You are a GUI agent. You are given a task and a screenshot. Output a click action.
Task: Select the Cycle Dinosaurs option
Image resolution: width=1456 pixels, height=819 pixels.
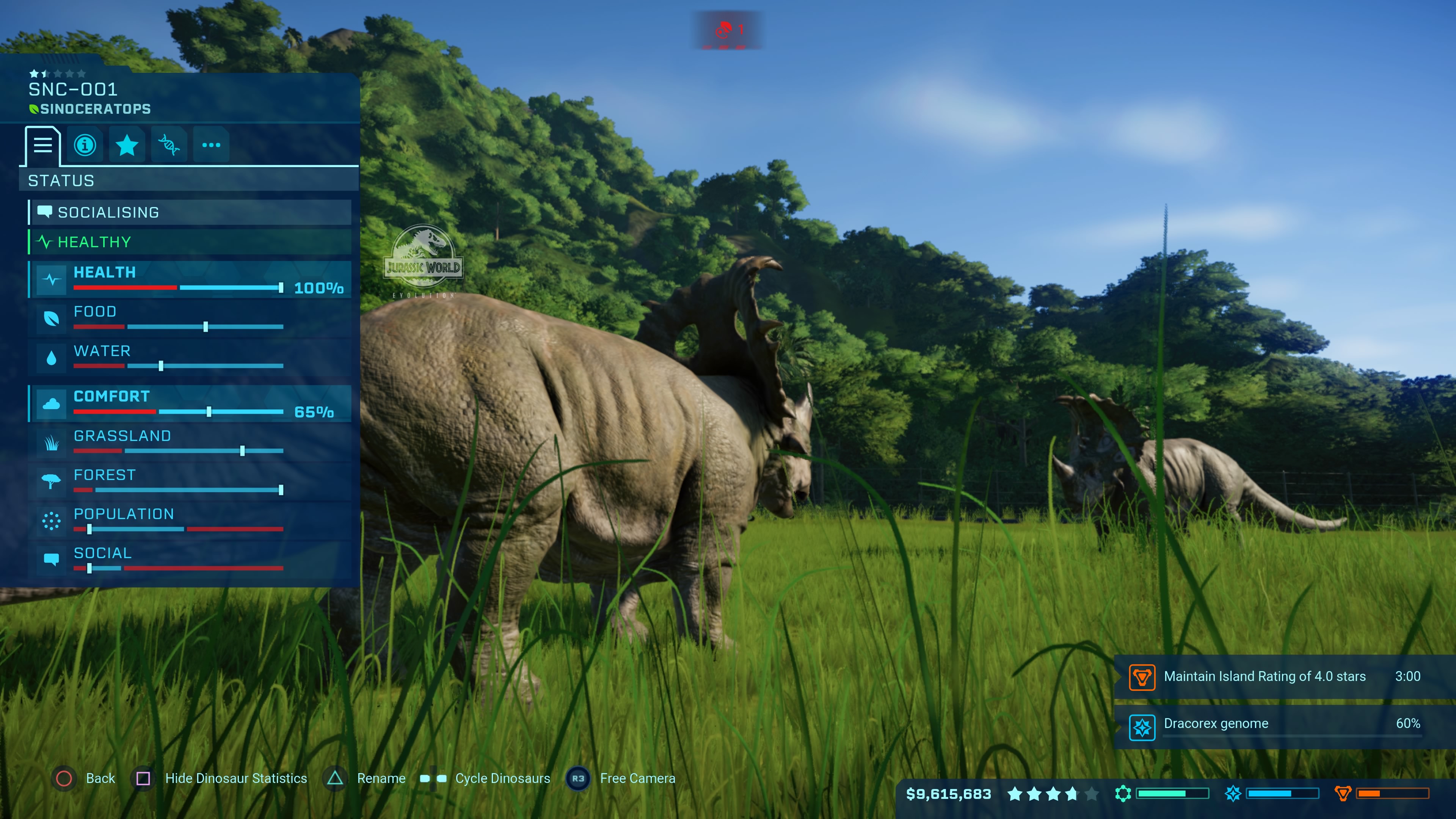(x=486, y=778)
